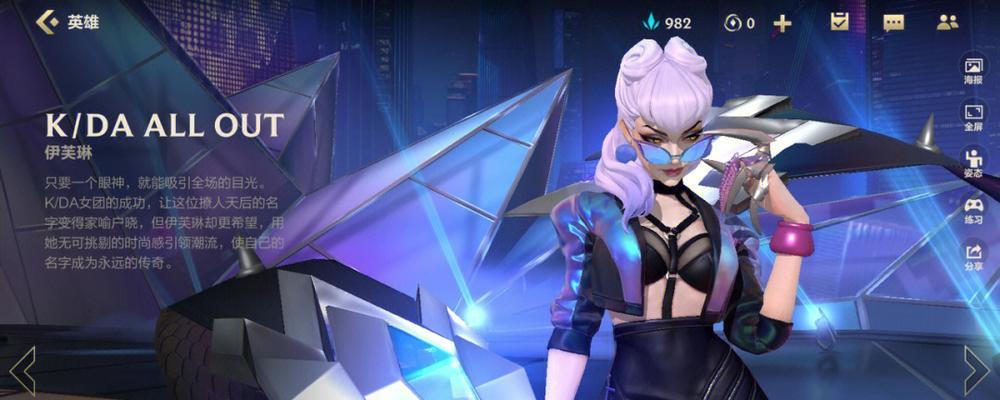Change the champion pose (姿态)
Viewport: 1000px width, 400px height.
coord(973,162)
